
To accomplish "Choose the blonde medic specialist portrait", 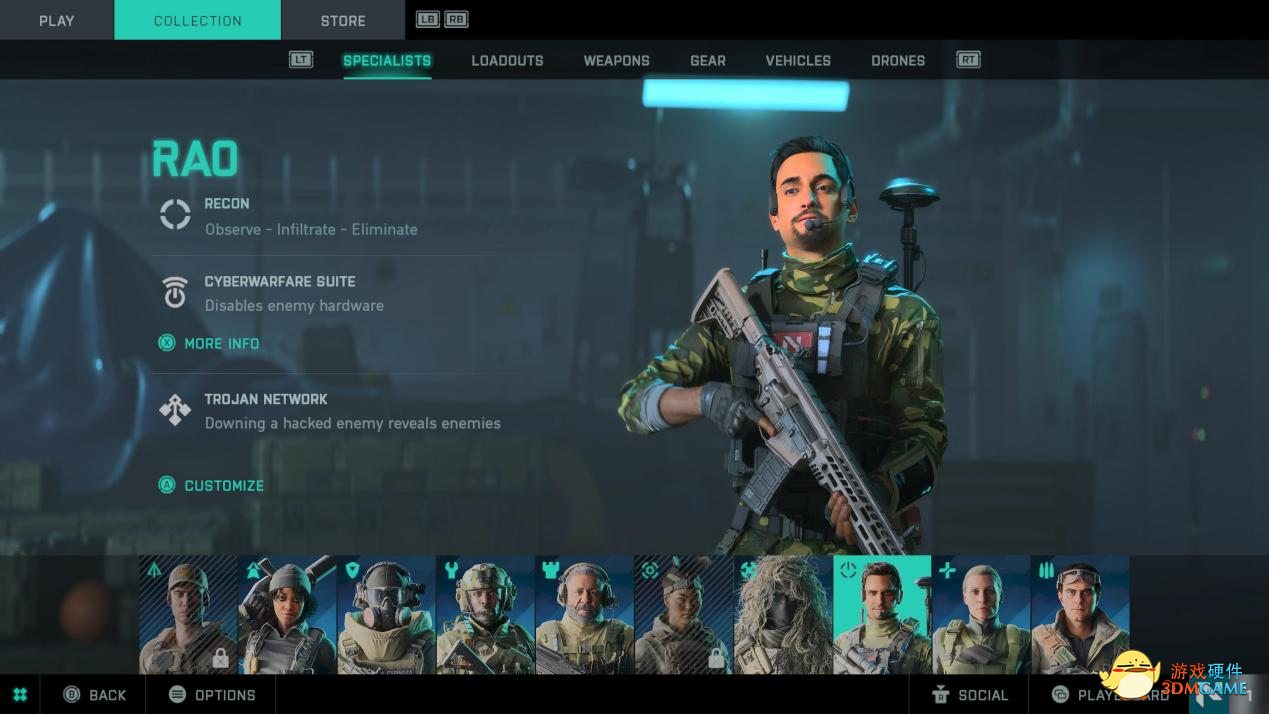I will (x=981, y=615).
